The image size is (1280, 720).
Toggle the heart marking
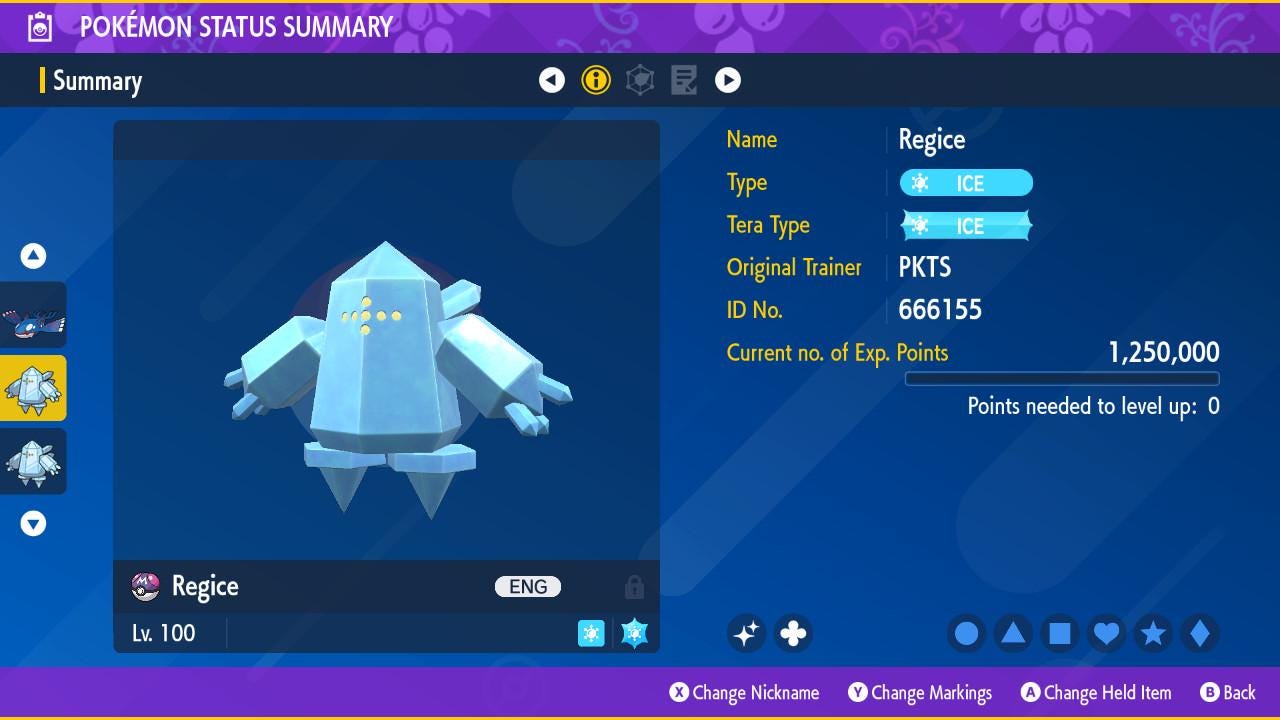1106,633
